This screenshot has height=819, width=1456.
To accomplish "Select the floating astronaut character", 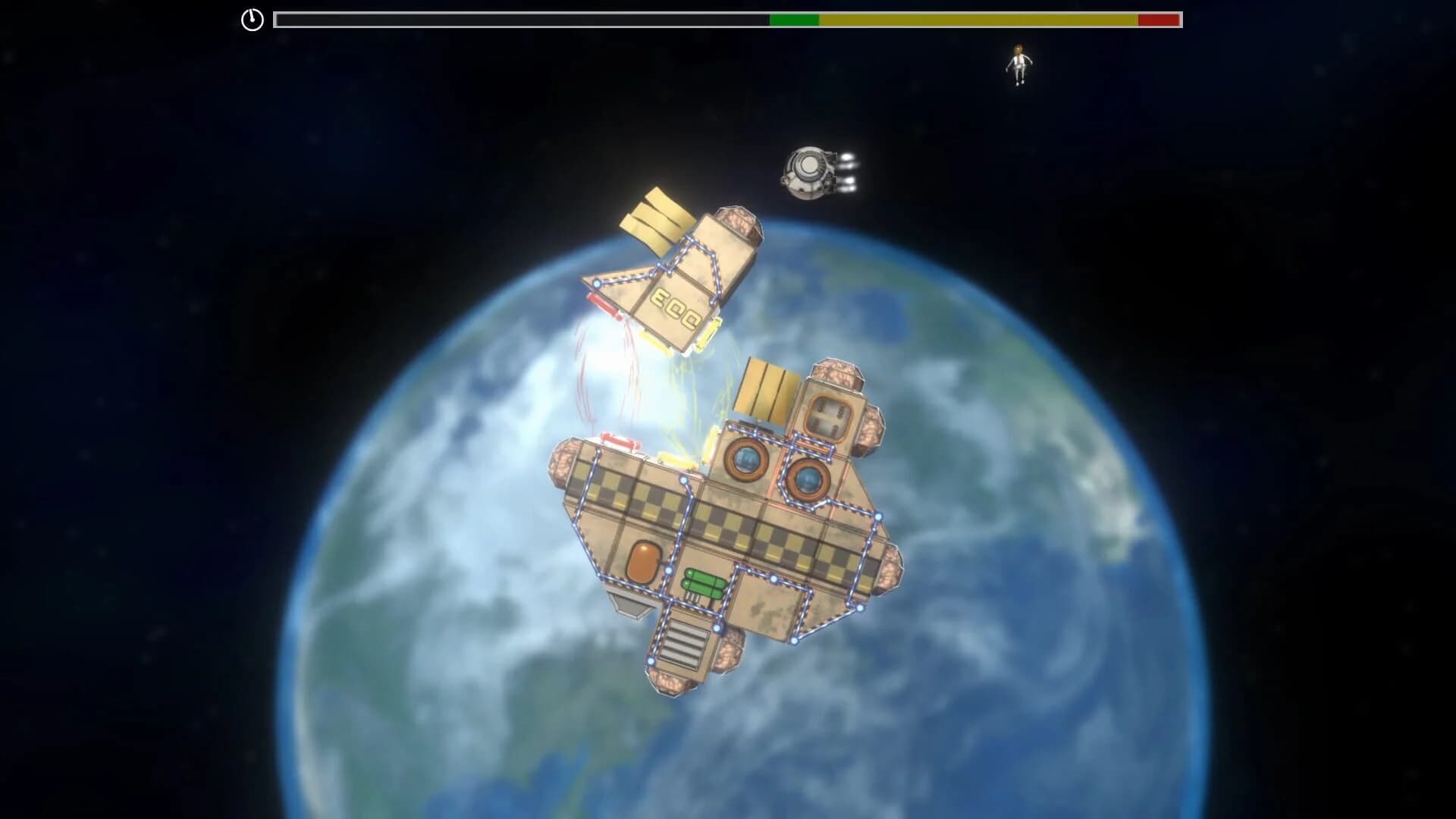I will [1018, 64].
